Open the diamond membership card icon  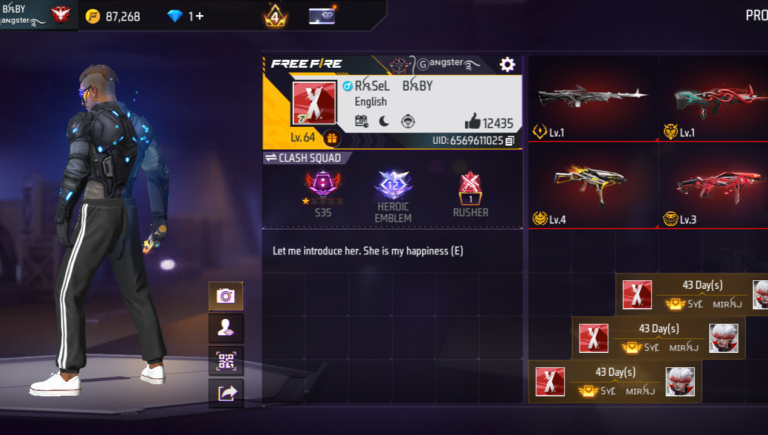[x=322, y=15]
